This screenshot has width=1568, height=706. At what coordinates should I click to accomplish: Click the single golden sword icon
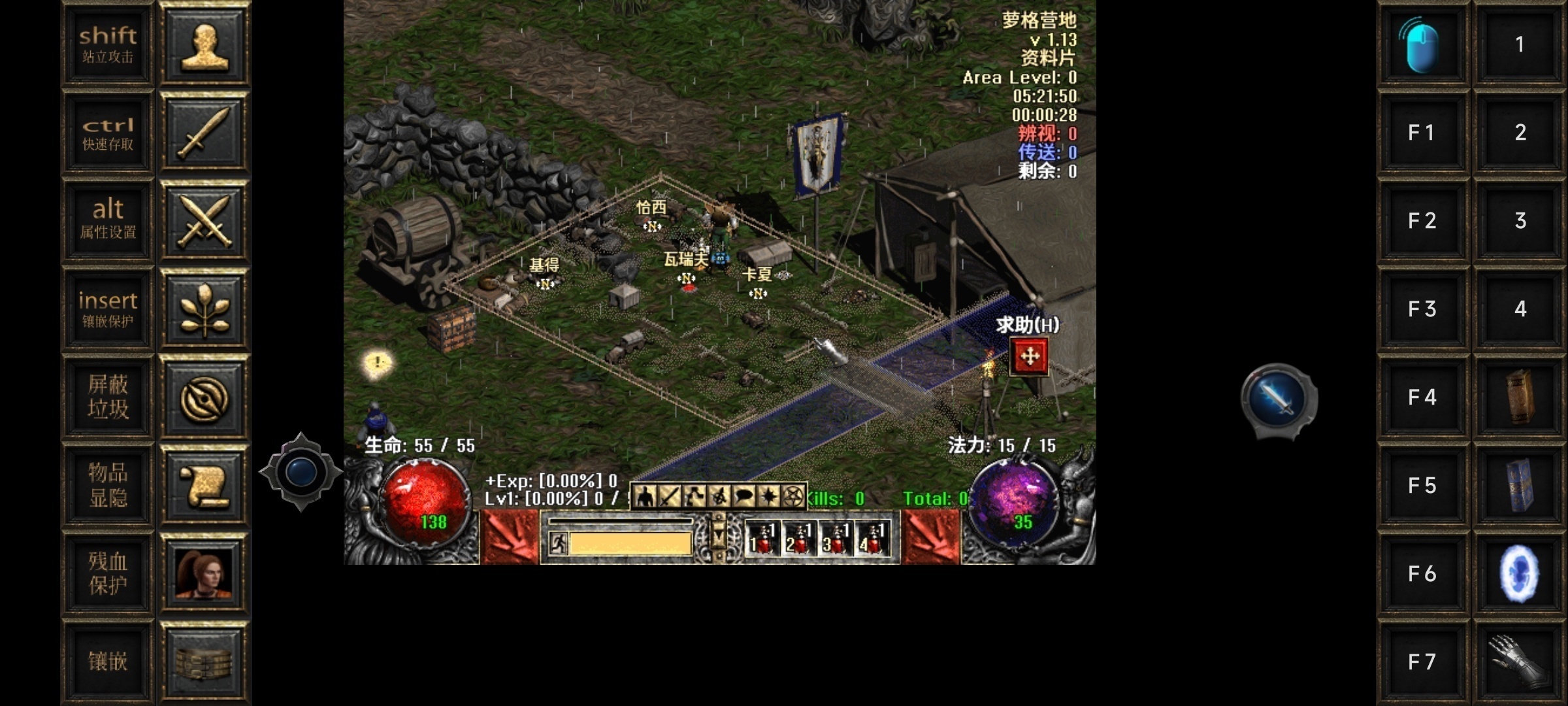204,133
